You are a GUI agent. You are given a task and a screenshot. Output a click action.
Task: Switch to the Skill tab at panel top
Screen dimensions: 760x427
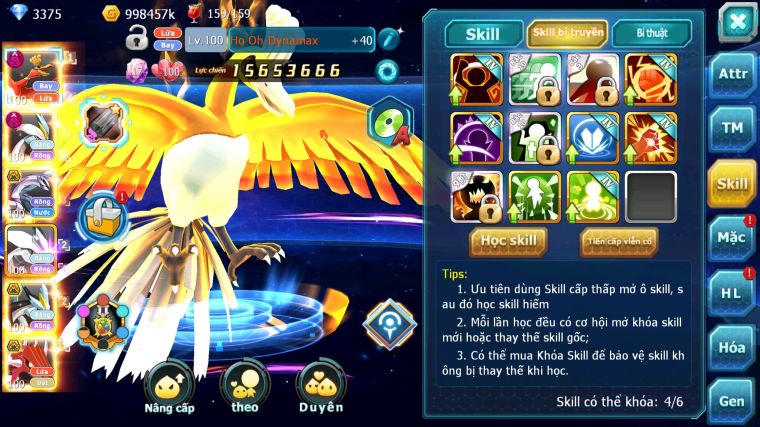483,33
